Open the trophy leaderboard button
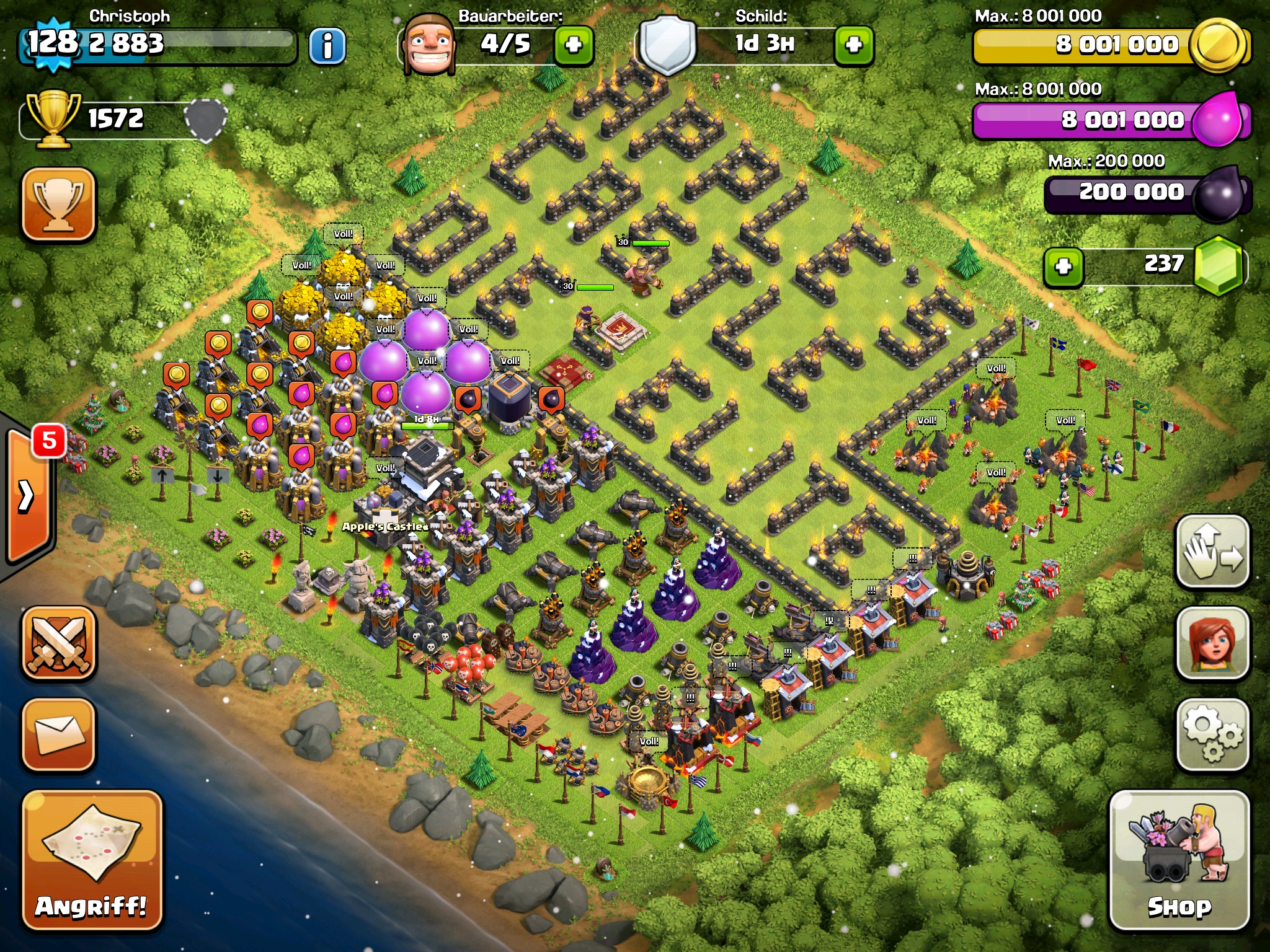1270x952 pixels. click(59, 205)
